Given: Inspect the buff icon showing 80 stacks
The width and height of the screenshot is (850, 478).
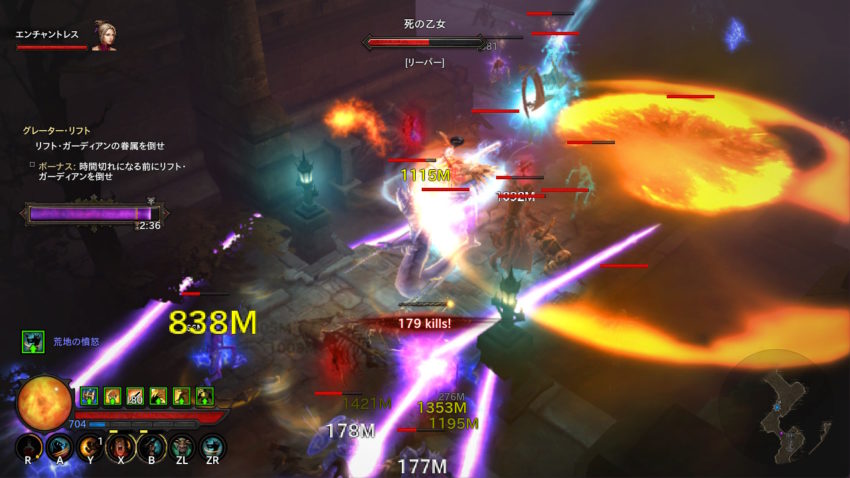Looking at the screenshot, I should point(134,396).
